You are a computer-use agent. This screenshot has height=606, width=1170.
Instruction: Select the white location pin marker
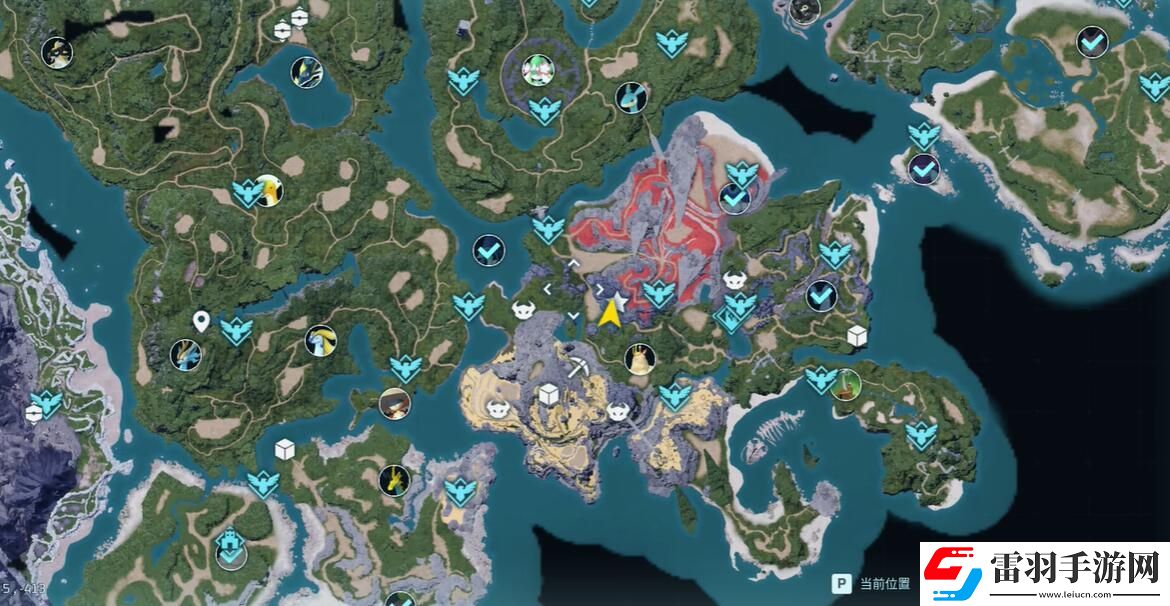(x=201, y=321)
